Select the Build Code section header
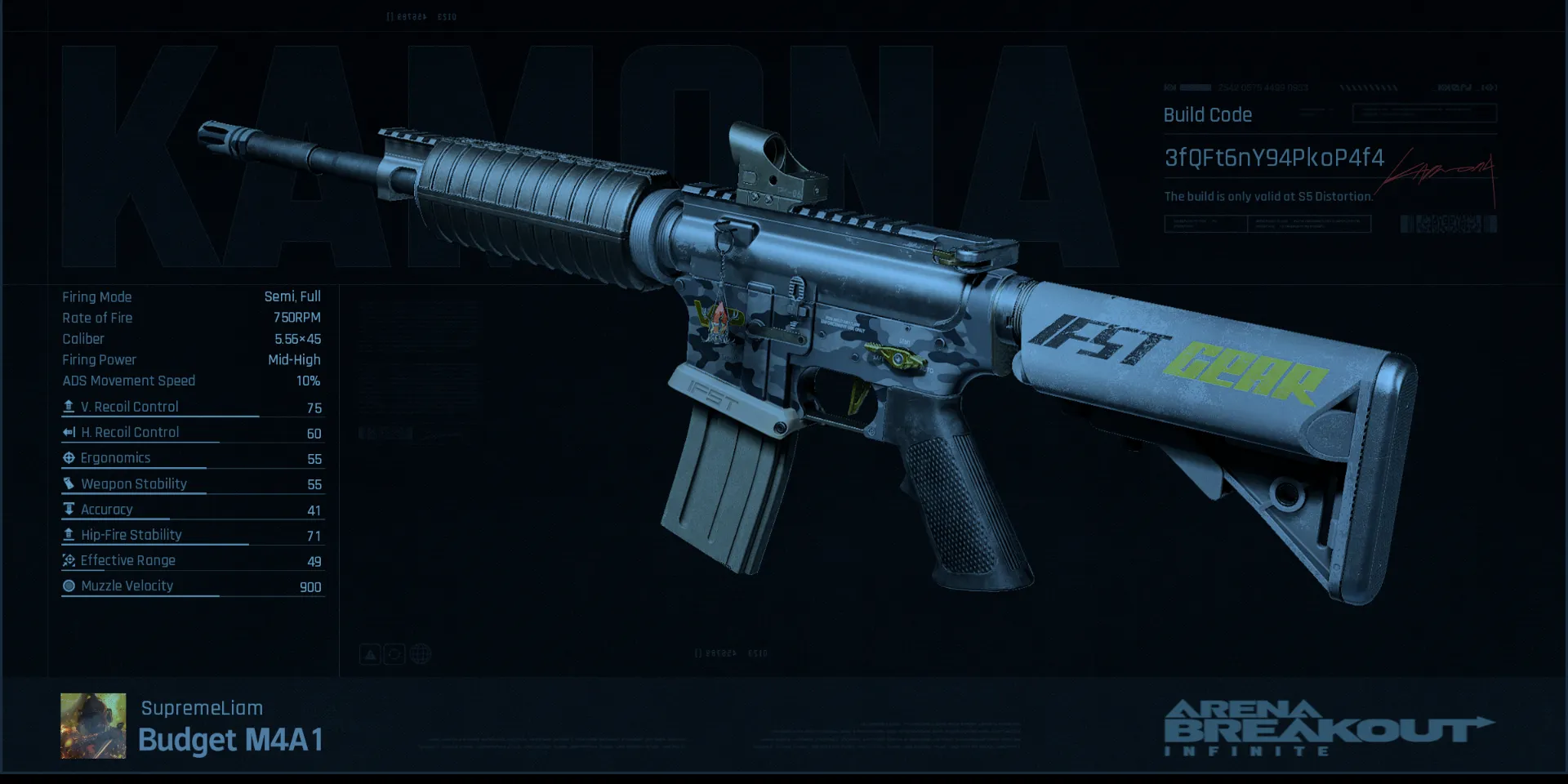 coord(1207,115)
